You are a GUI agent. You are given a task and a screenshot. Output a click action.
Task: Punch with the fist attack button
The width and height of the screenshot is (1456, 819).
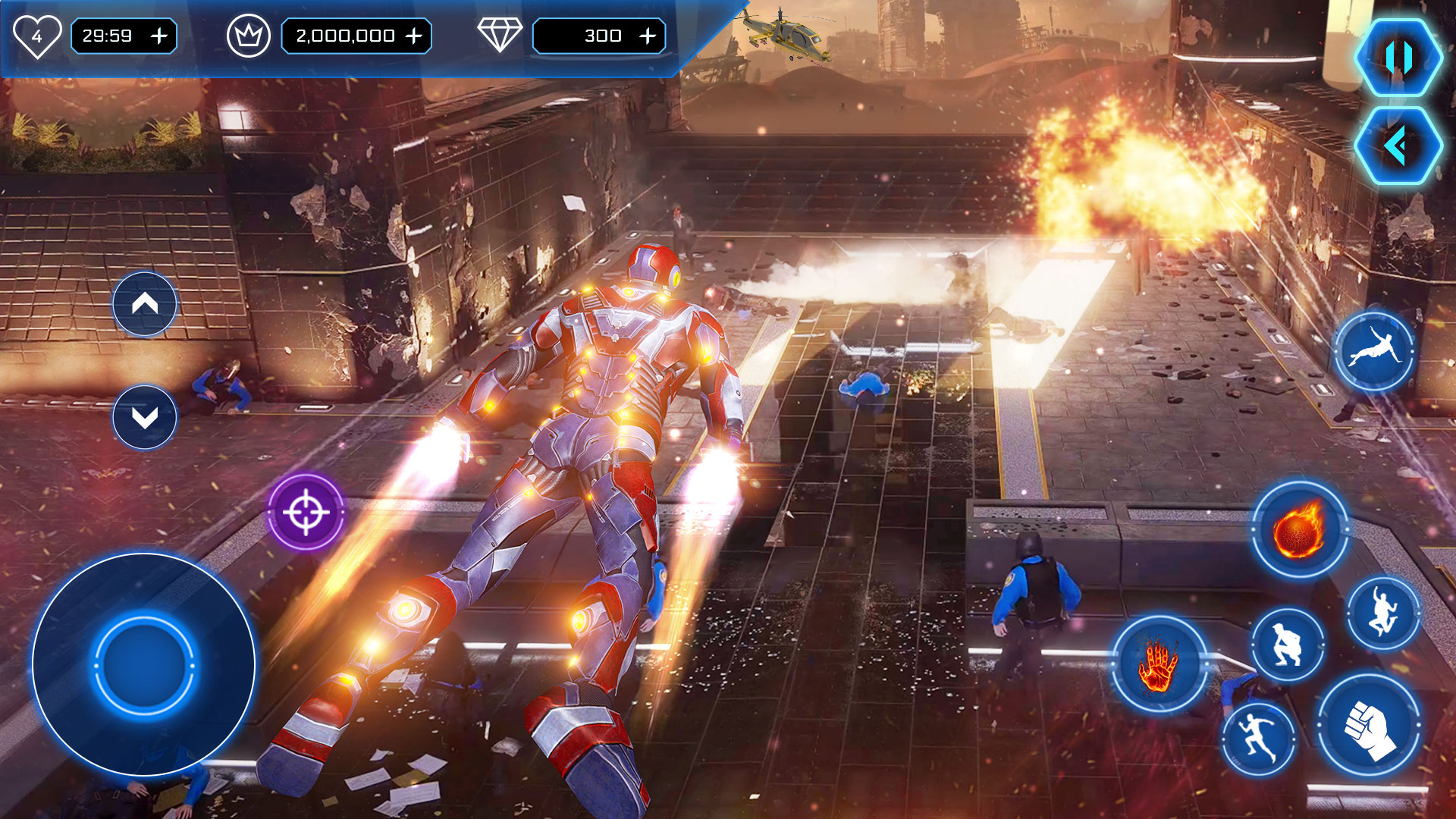coord(1368,726)
